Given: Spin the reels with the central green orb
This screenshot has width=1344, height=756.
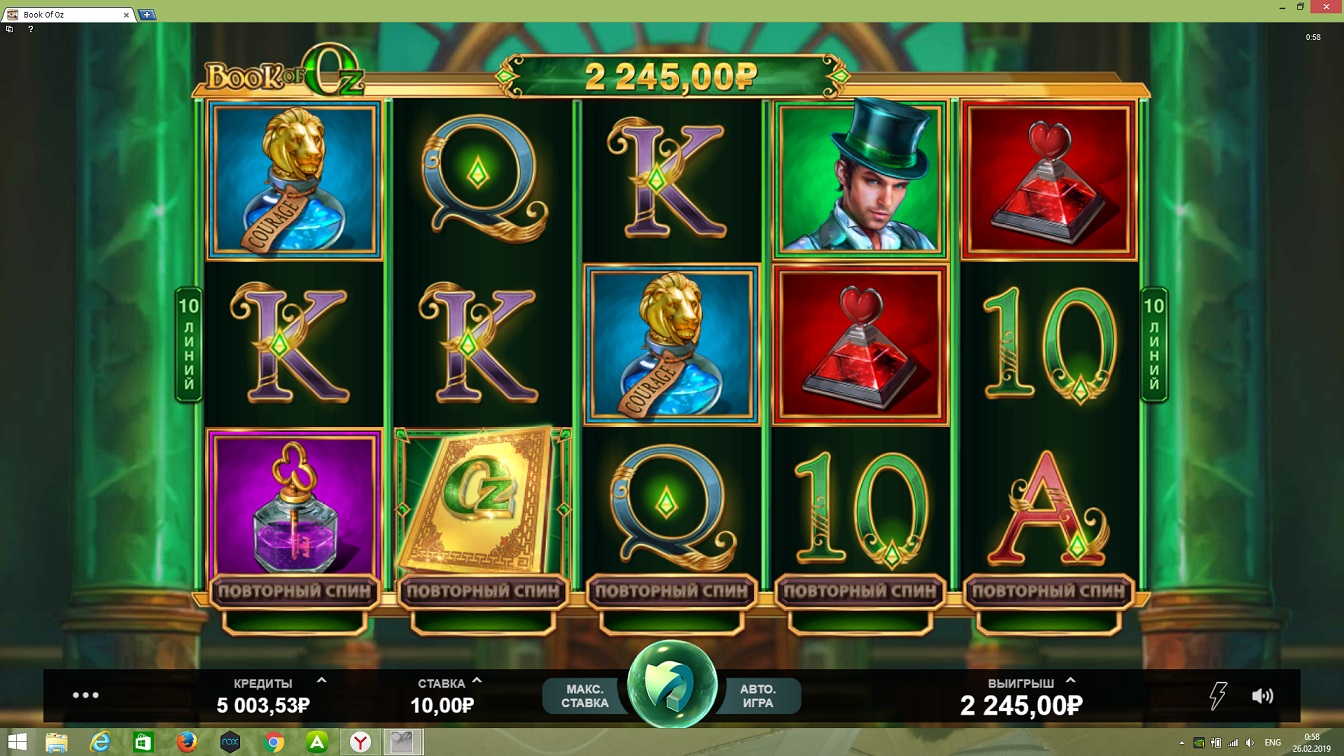Looking at the screenshot, I should [x=672, y=685].
